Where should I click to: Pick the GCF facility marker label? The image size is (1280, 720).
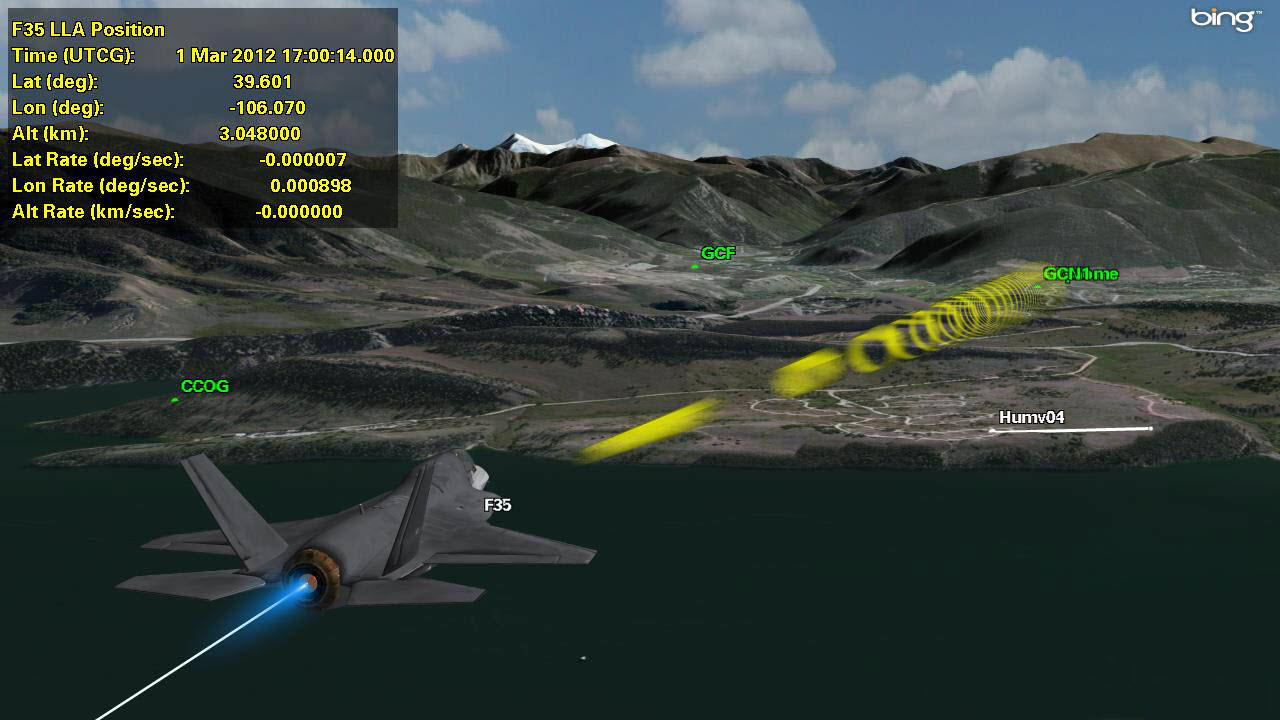pyautogui.click(x=718, y=254)
